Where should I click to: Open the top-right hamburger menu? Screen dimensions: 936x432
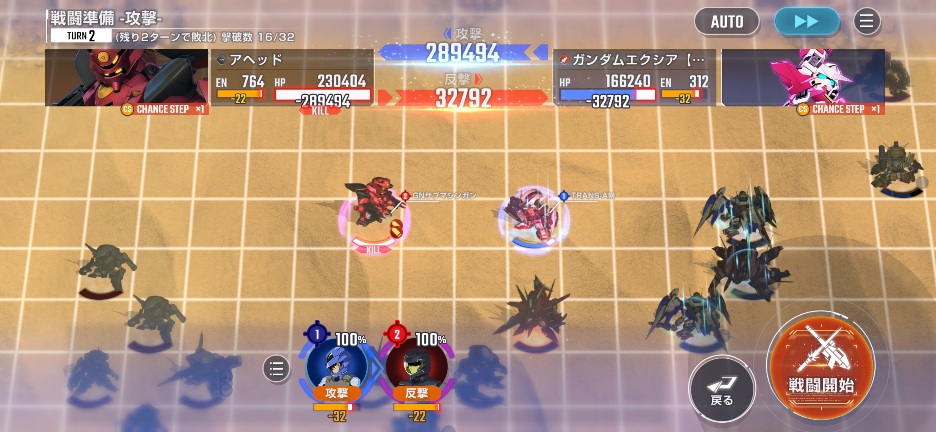pos(867,21)
